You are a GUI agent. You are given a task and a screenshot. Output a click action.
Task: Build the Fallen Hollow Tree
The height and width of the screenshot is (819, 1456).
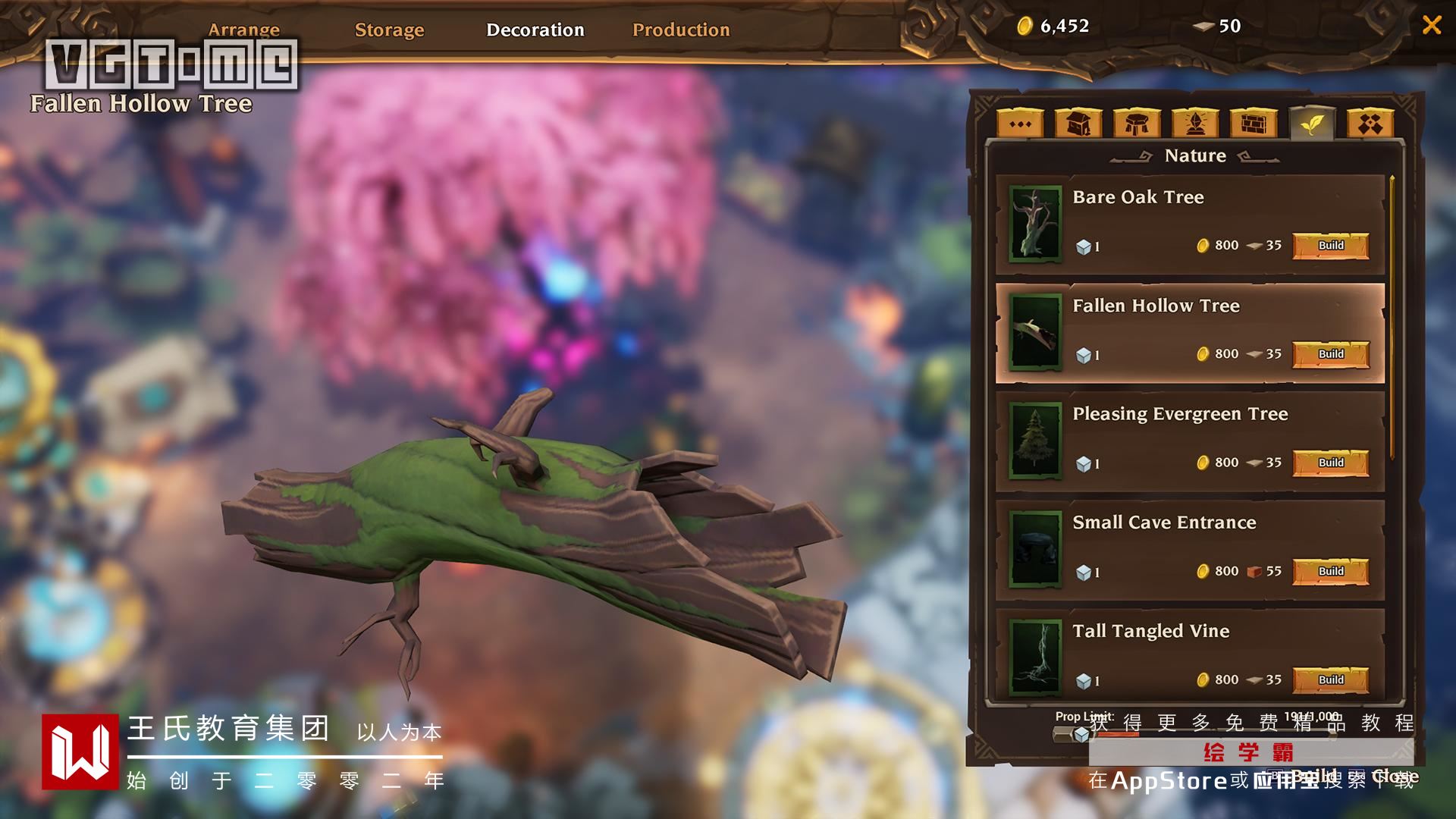[x=1331, y=354]
